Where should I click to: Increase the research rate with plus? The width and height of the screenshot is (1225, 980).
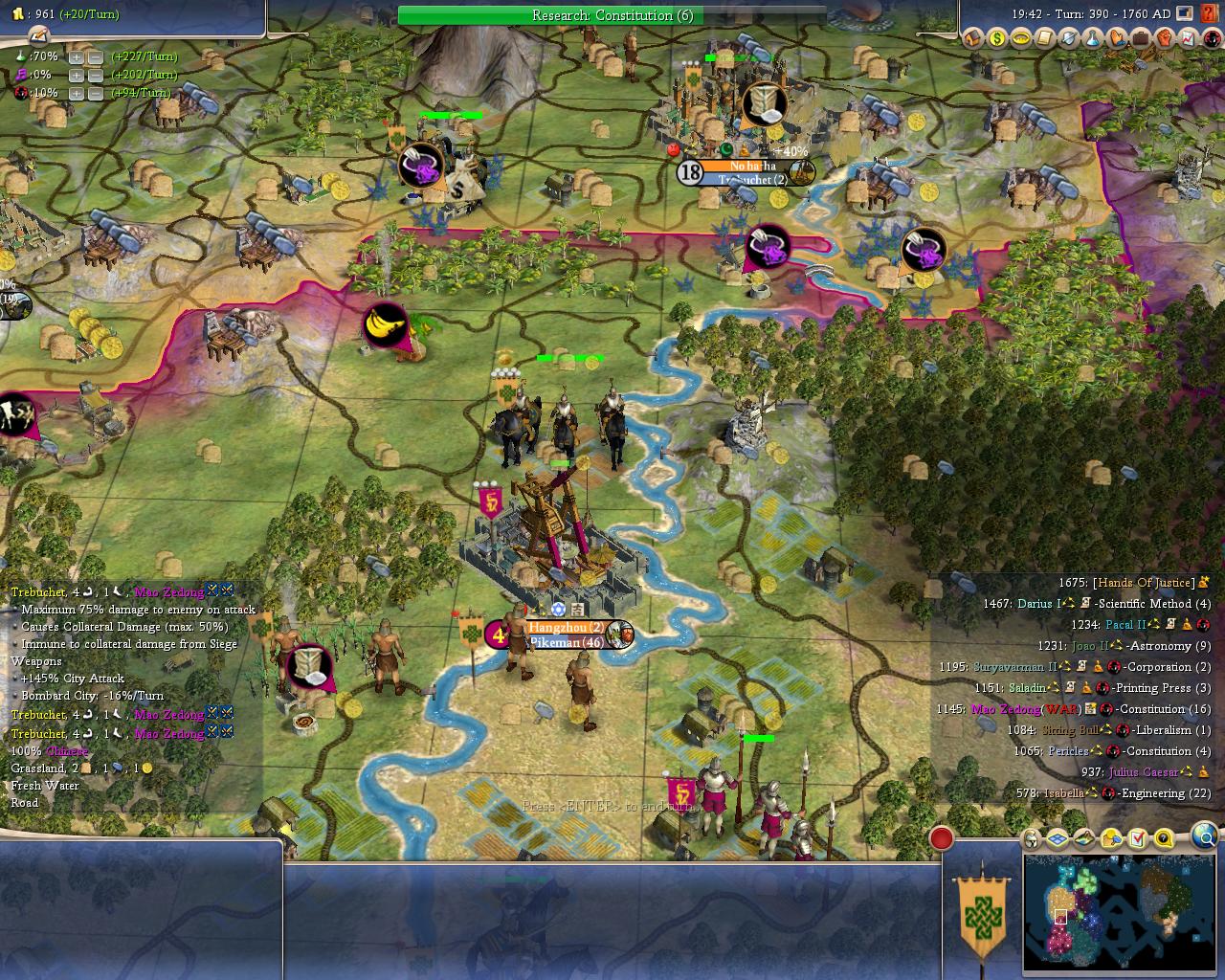(x=77, y=56)
